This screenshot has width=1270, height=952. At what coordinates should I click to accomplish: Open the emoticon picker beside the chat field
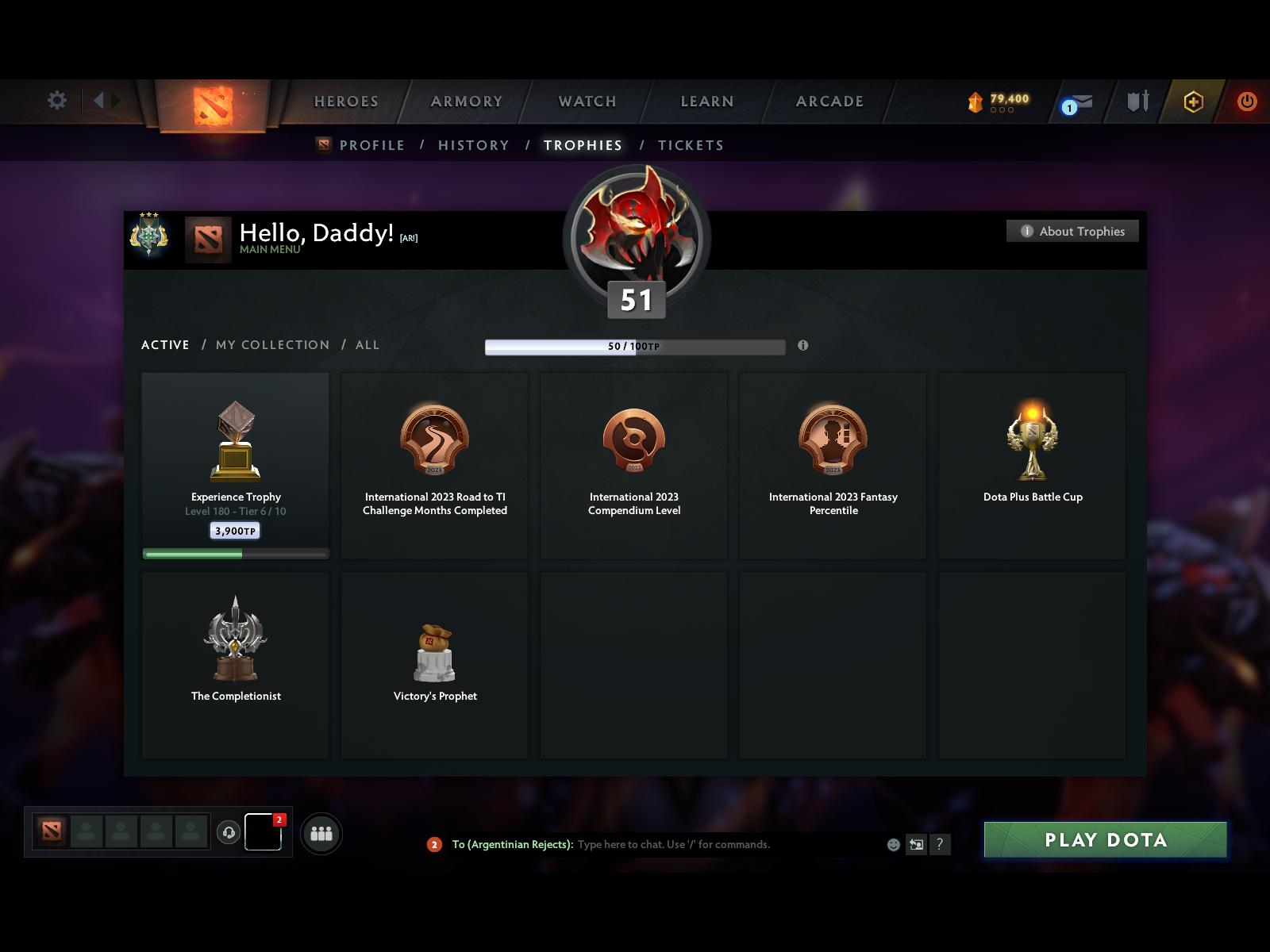892,845
